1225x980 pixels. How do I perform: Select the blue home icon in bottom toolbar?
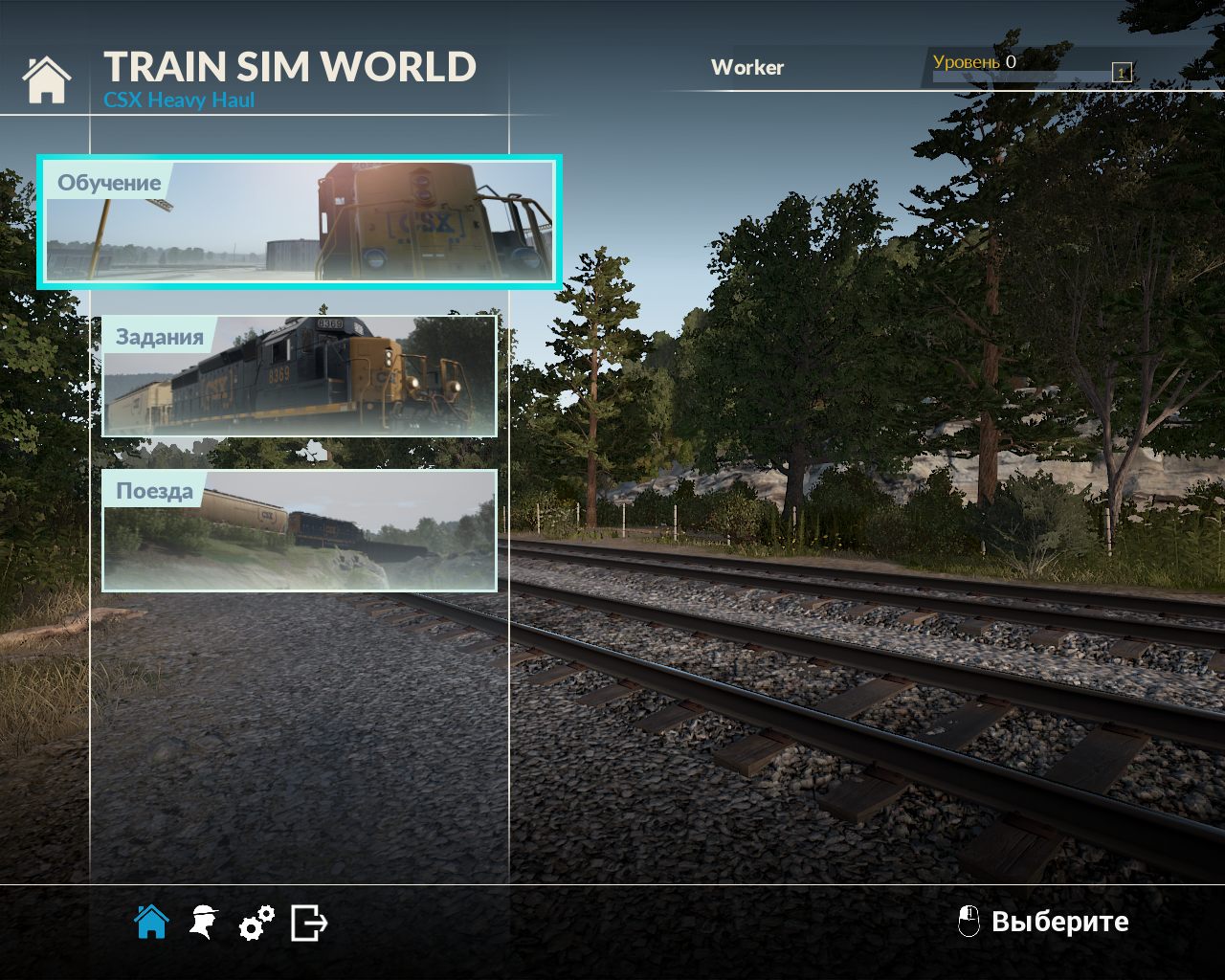pos(153,922)
